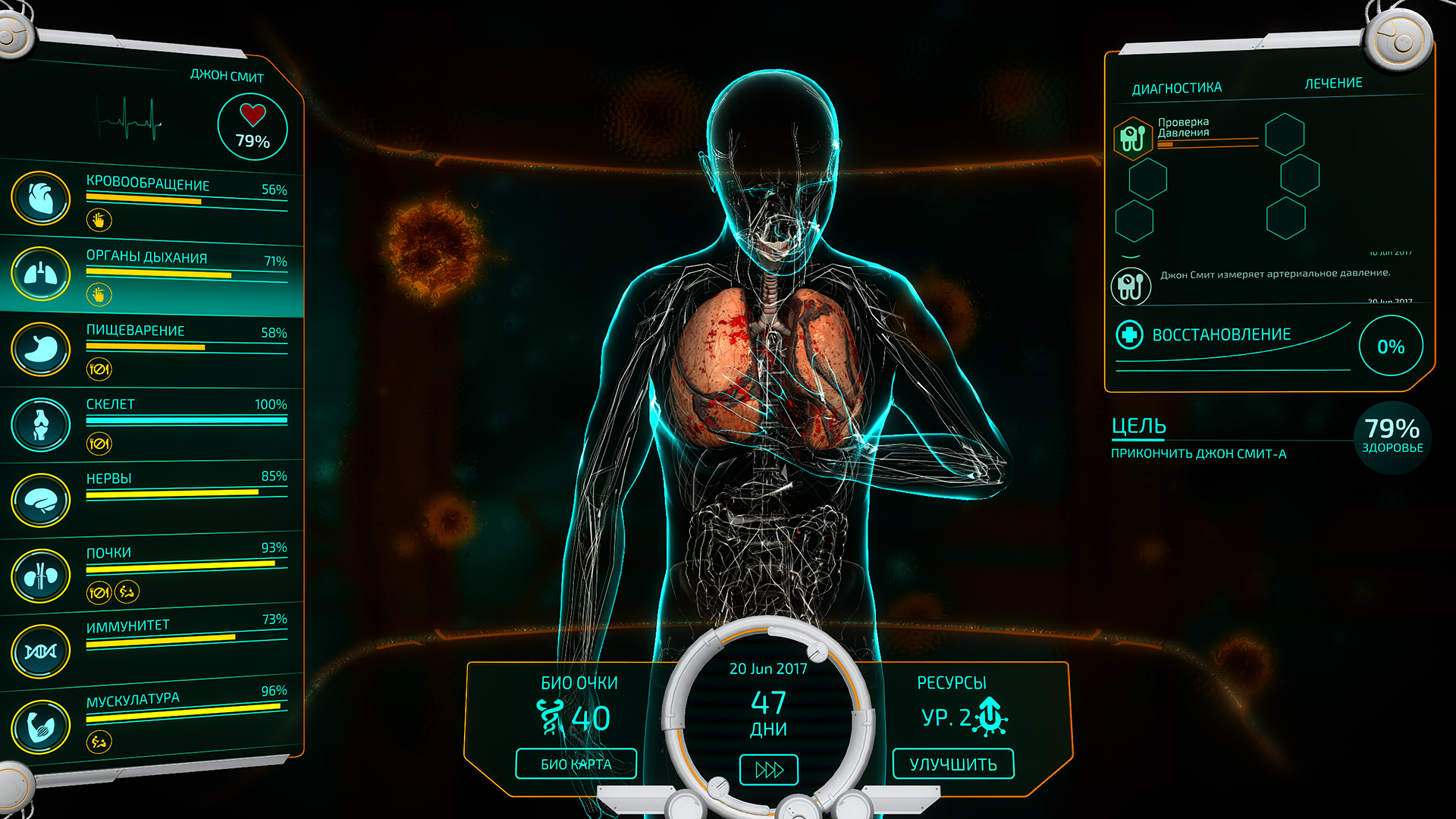Screen dimensions: 1456x819
Task: Click the caduceus icon next to БИО ОЧКИ
Action: click(x=549, y=715)
